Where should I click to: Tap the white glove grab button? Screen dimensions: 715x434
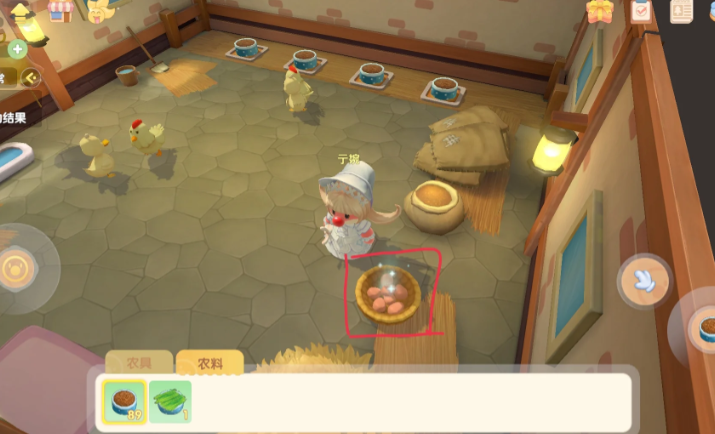[x=644, y=281]
